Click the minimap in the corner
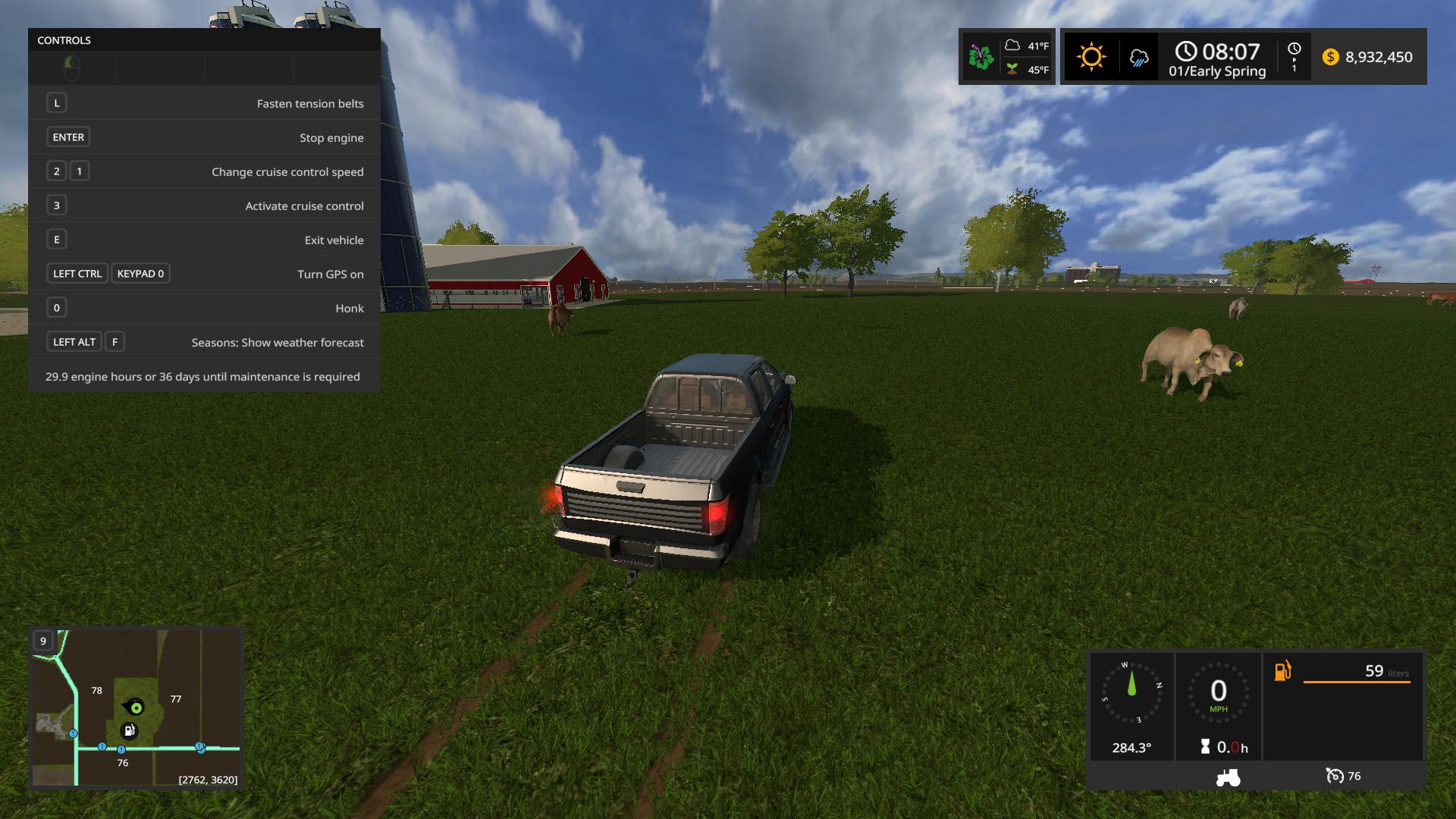Image resolution: width=1456 pixels, height=819 pixels. [136, 708]
